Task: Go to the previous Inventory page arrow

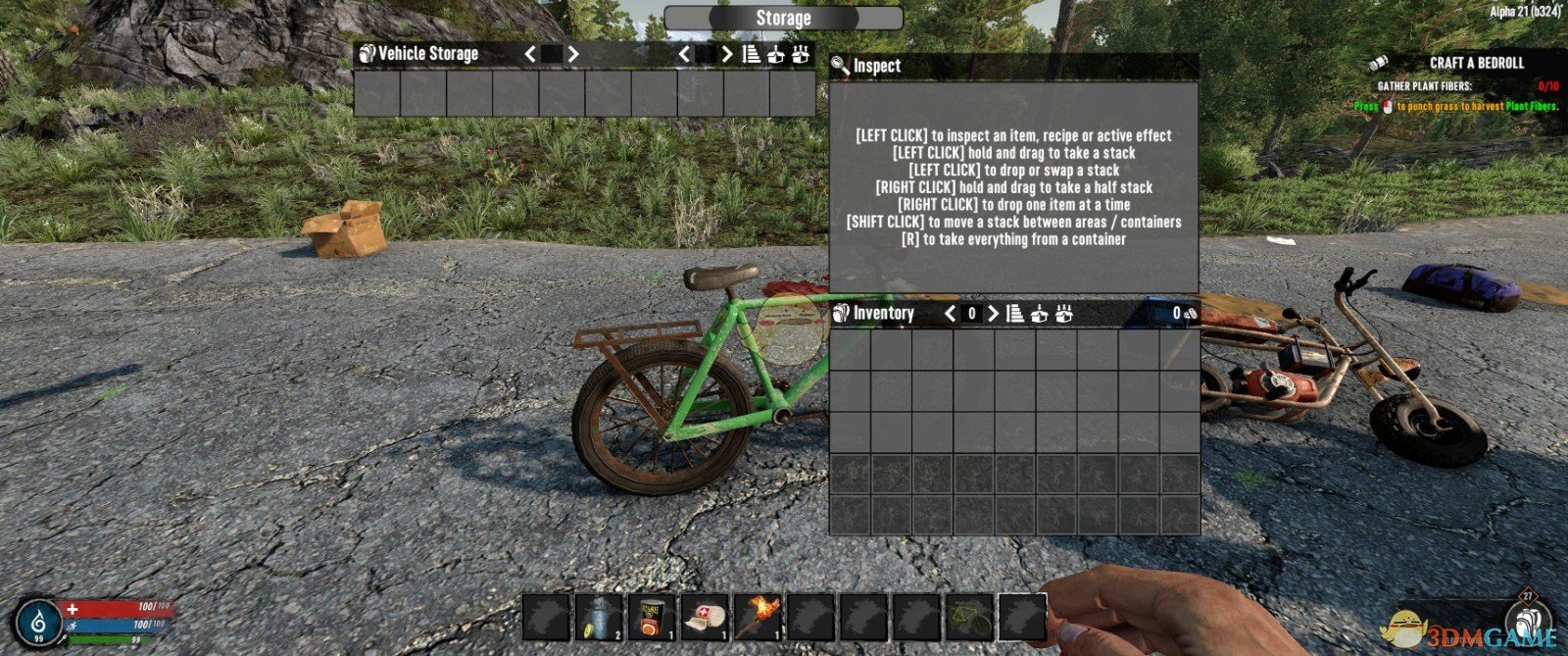Action: click(950, 314)
